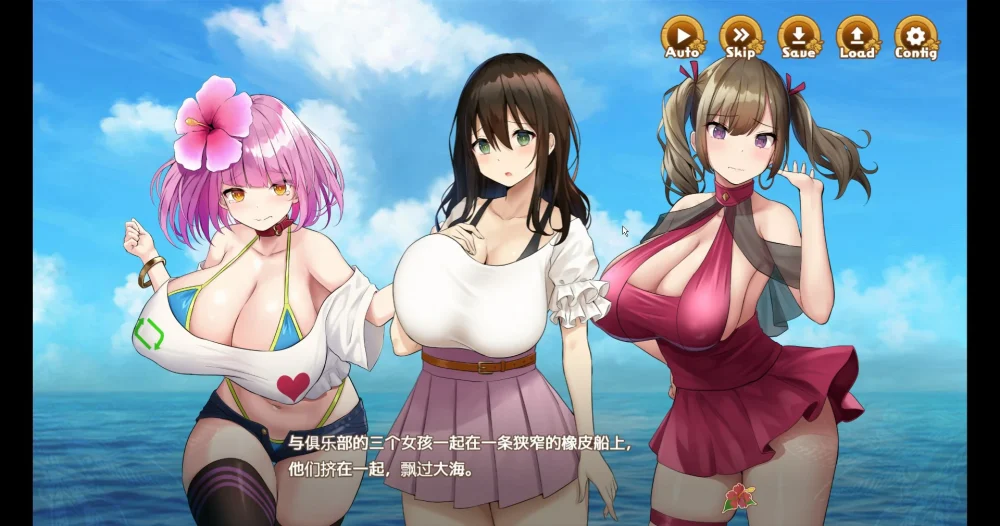Open the Config settings
Screen dimensions: 1000x526
pos(915,37)
